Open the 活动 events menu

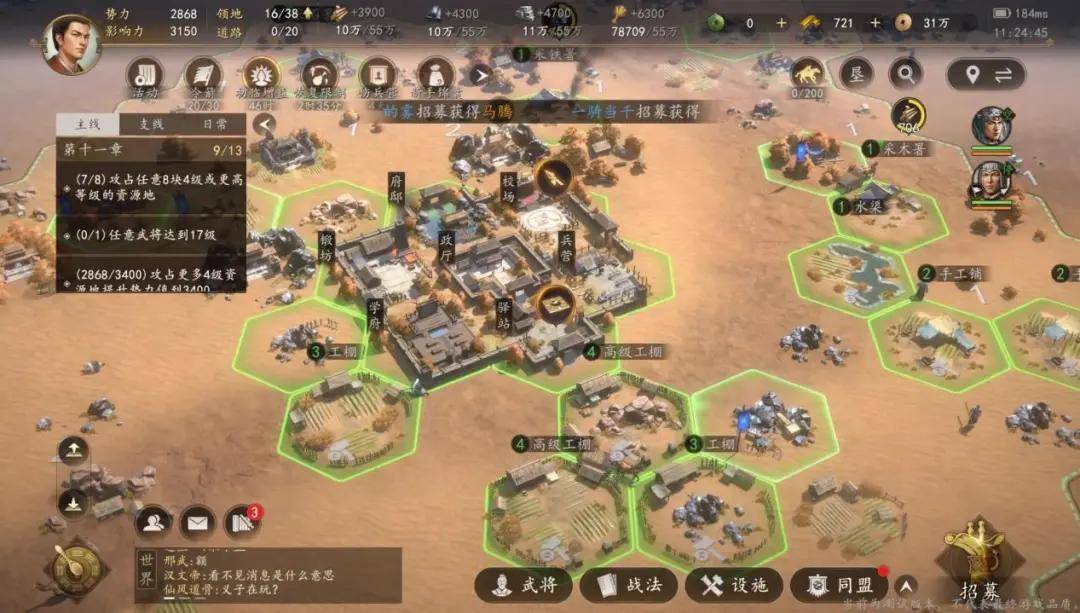pos(146,76)
